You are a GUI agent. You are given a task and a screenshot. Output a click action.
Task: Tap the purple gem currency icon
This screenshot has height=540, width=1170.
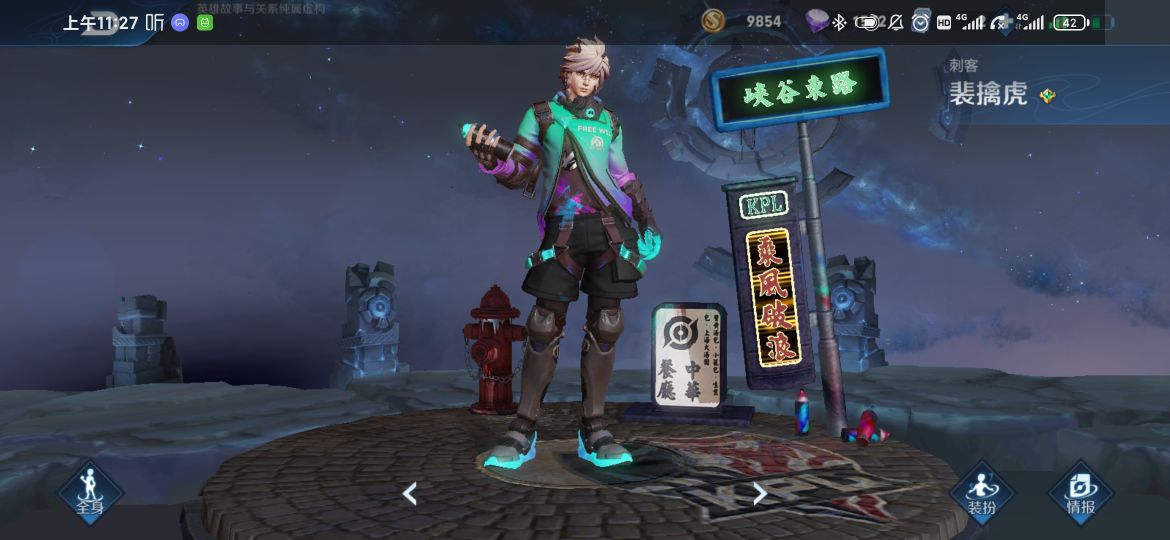[x=817, y=21]
